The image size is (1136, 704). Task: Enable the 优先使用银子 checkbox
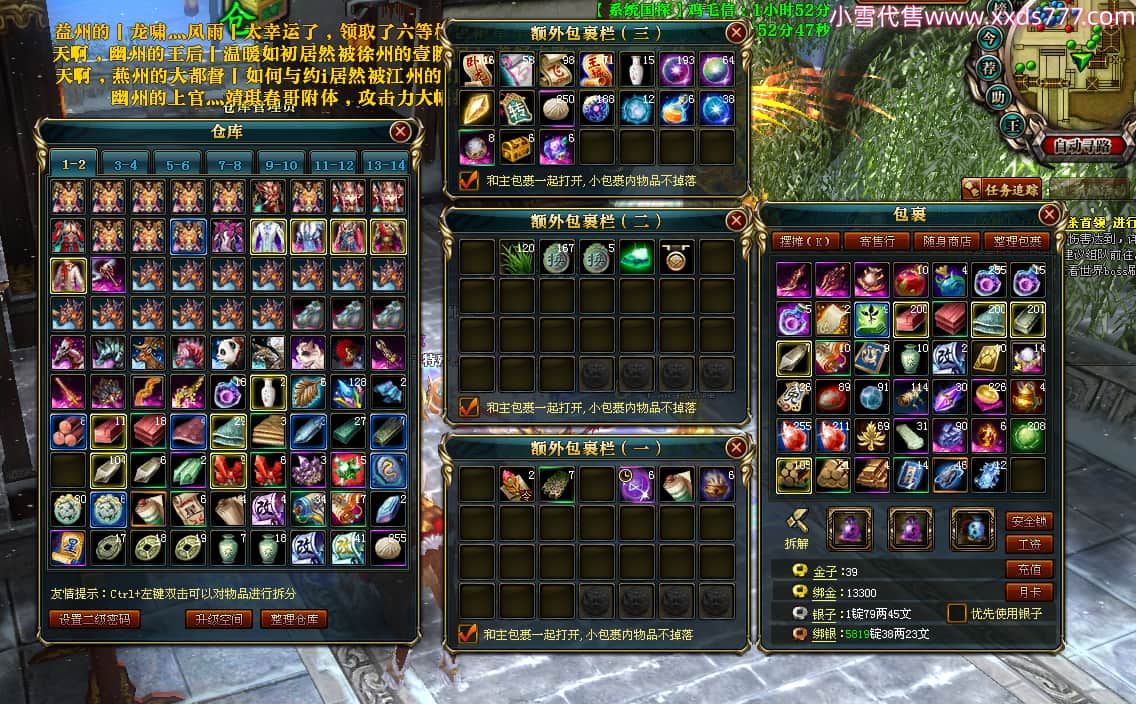(957, 613)
